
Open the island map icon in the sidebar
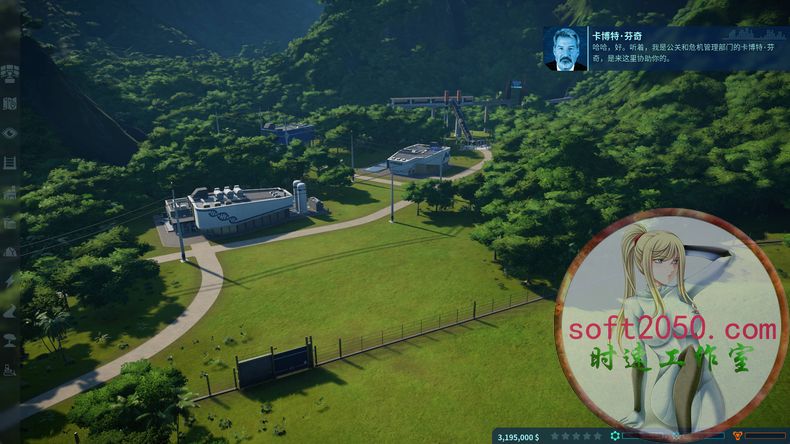click(x=10, y=103)
